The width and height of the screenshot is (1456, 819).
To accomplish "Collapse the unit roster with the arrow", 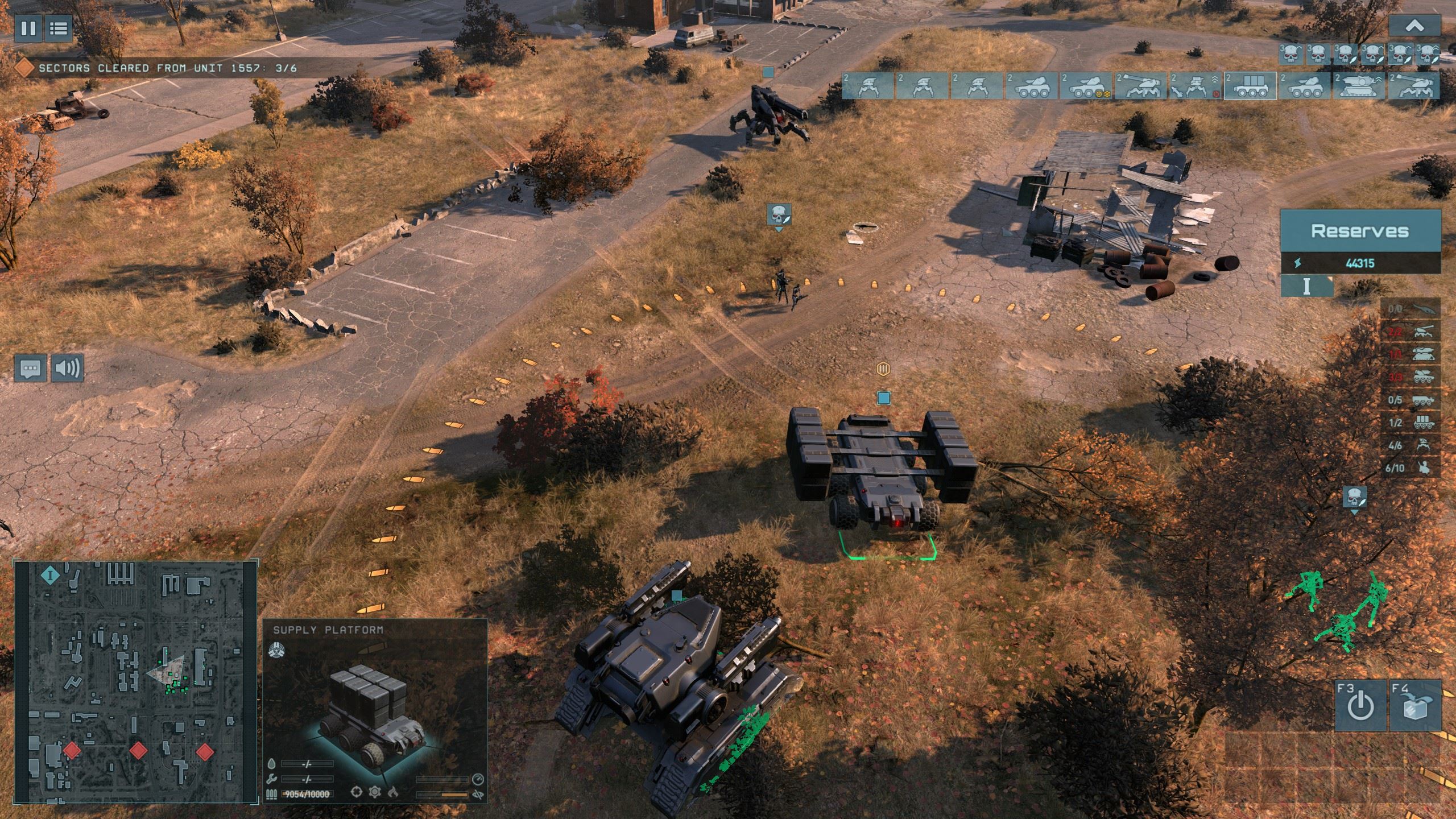I will click(1415, 26).
